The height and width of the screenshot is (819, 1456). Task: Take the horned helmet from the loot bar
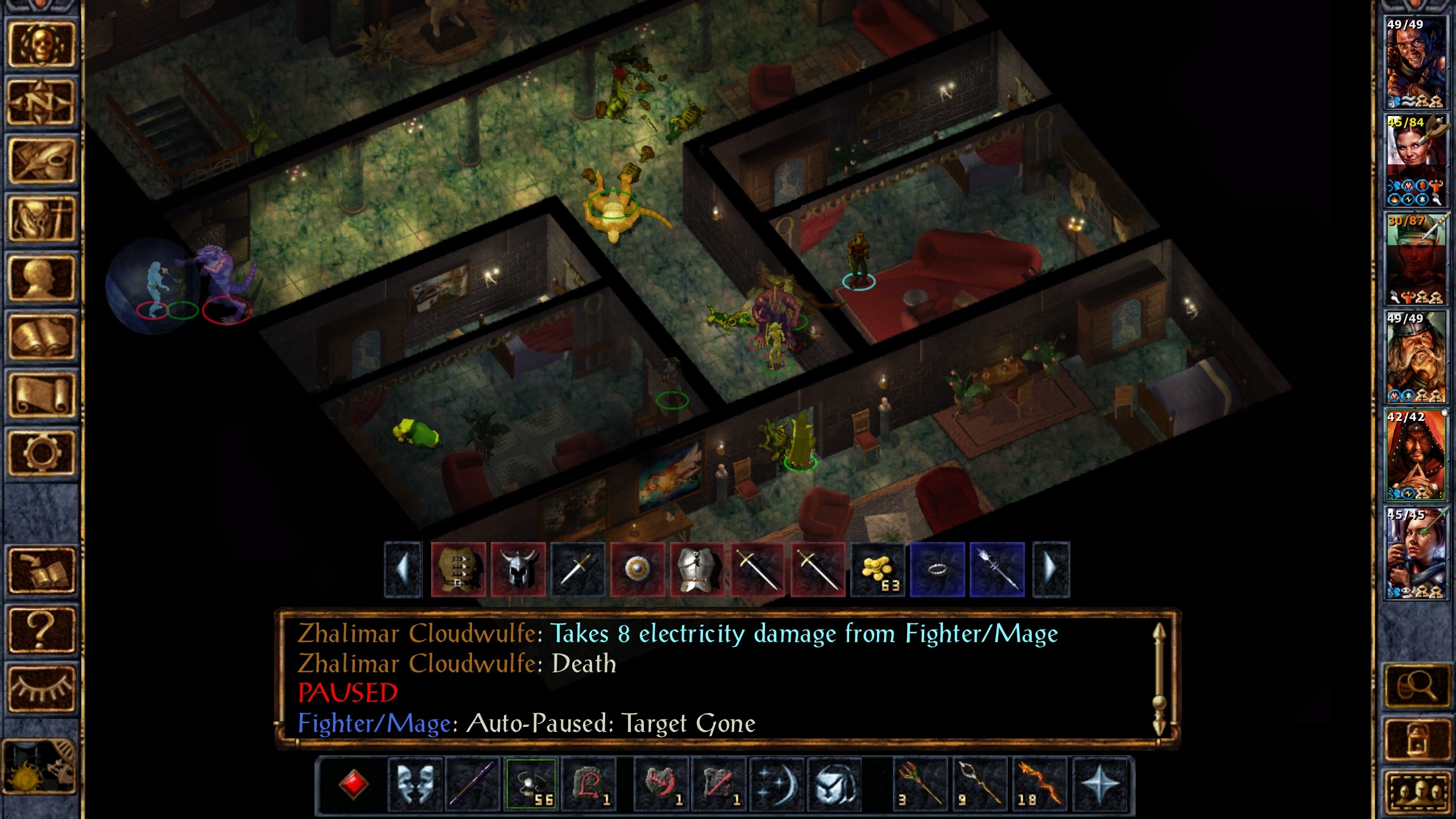point(518,570)
